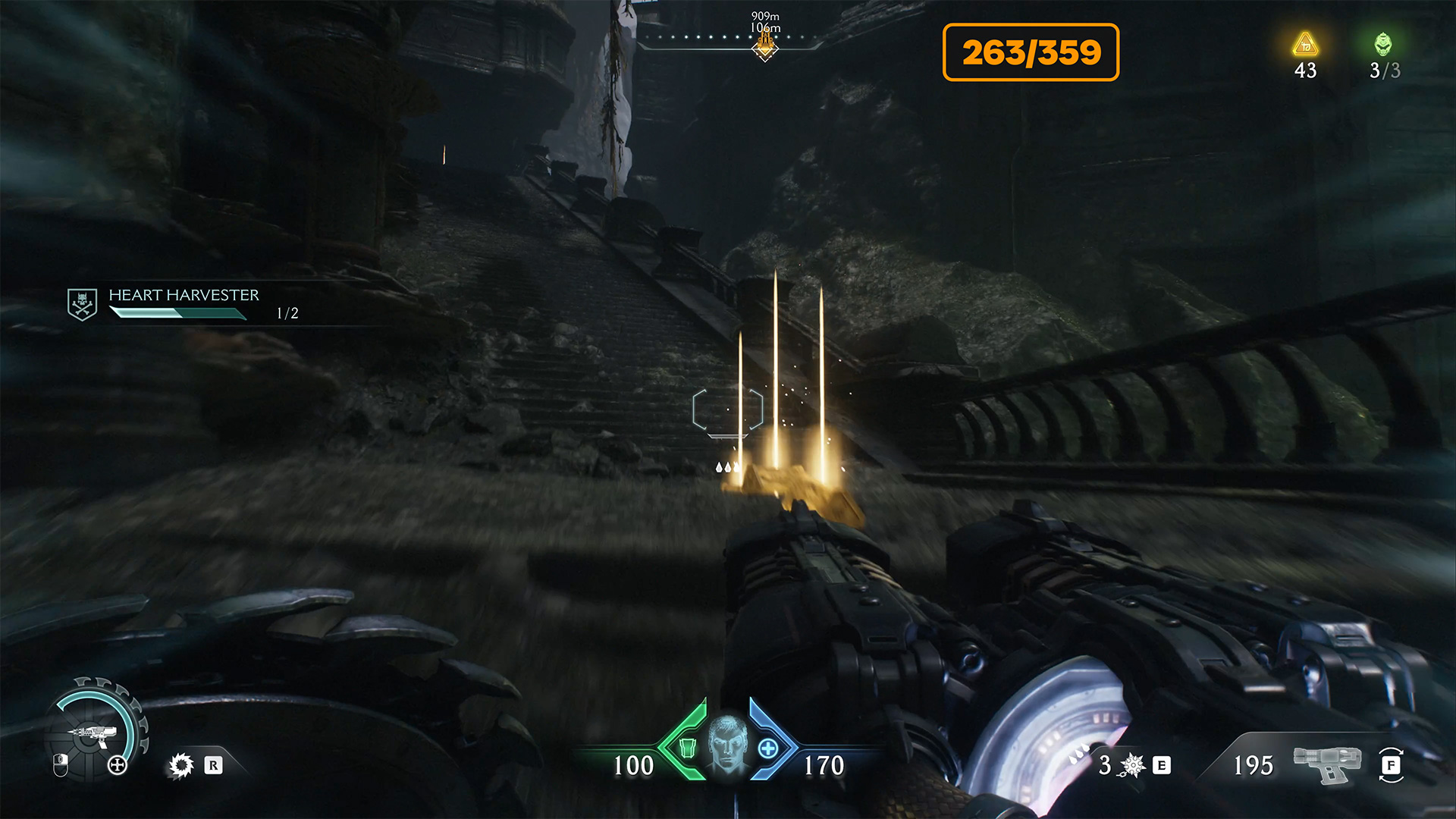
Task: Click the green armor icon
Action: tap(687, 748)
